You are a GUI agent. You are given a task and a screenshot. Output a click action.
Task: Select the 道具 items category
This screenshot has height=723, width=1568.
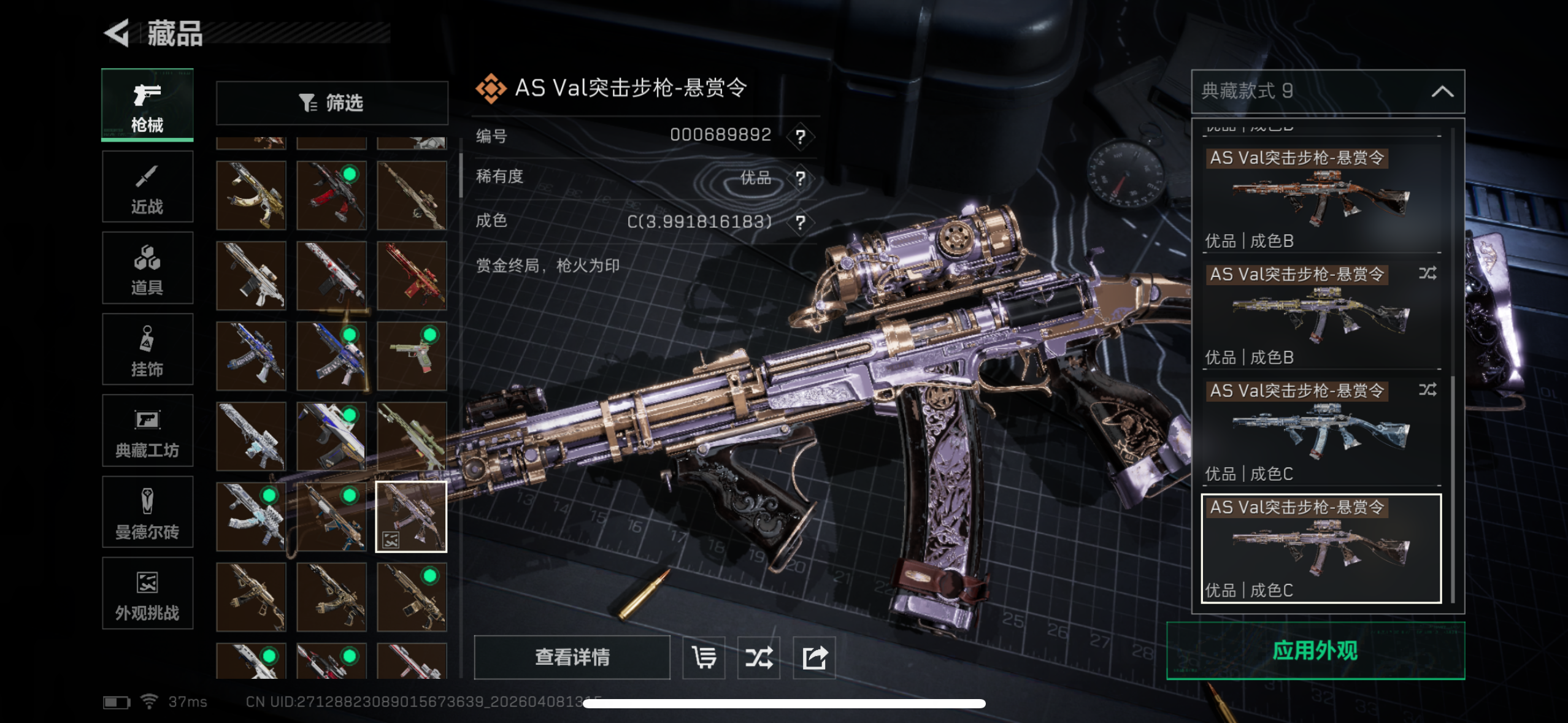point(147,269)
